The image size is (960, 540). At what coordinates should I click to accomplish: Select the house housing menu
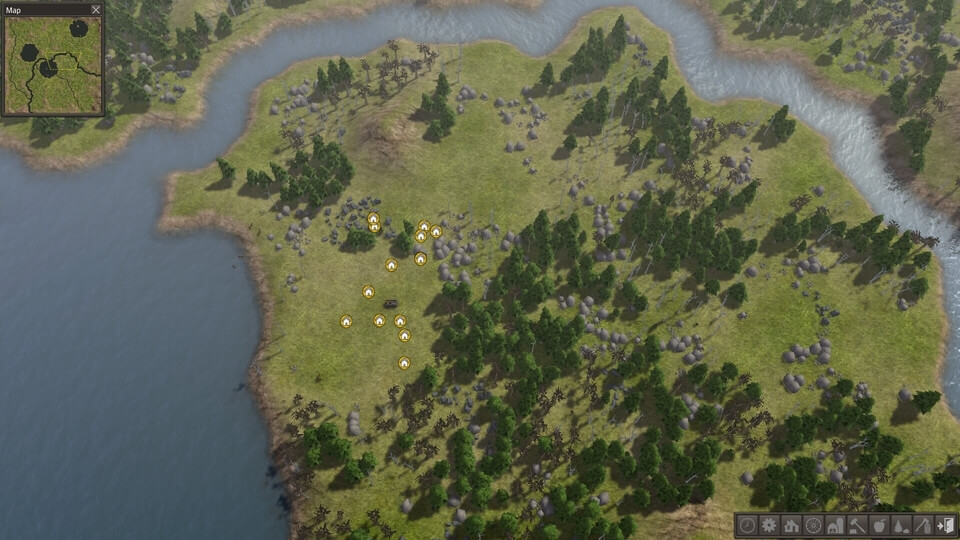pos(791,525)
